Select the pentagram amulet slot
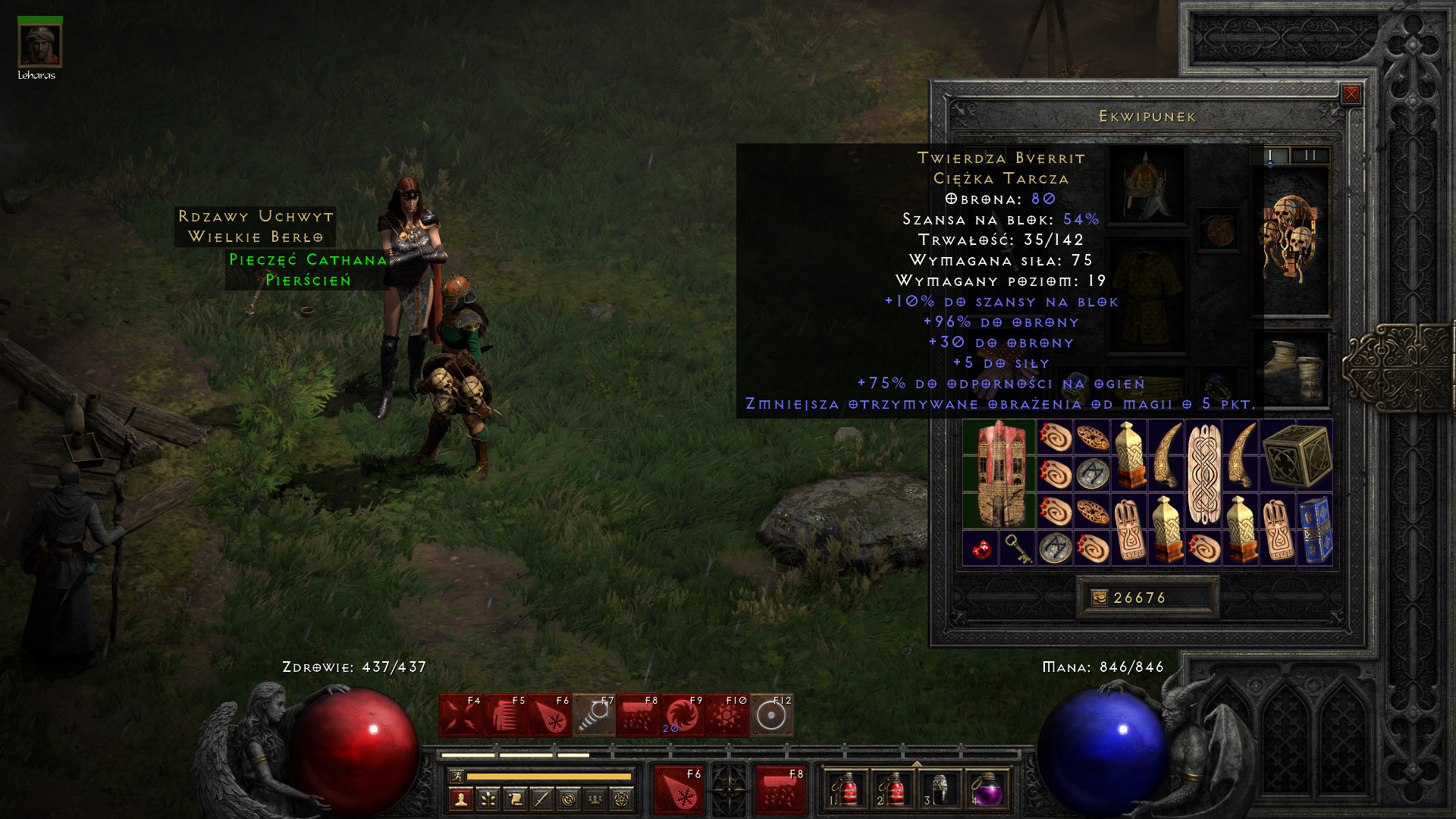1456x819 pixels. tap(1219, 231)
